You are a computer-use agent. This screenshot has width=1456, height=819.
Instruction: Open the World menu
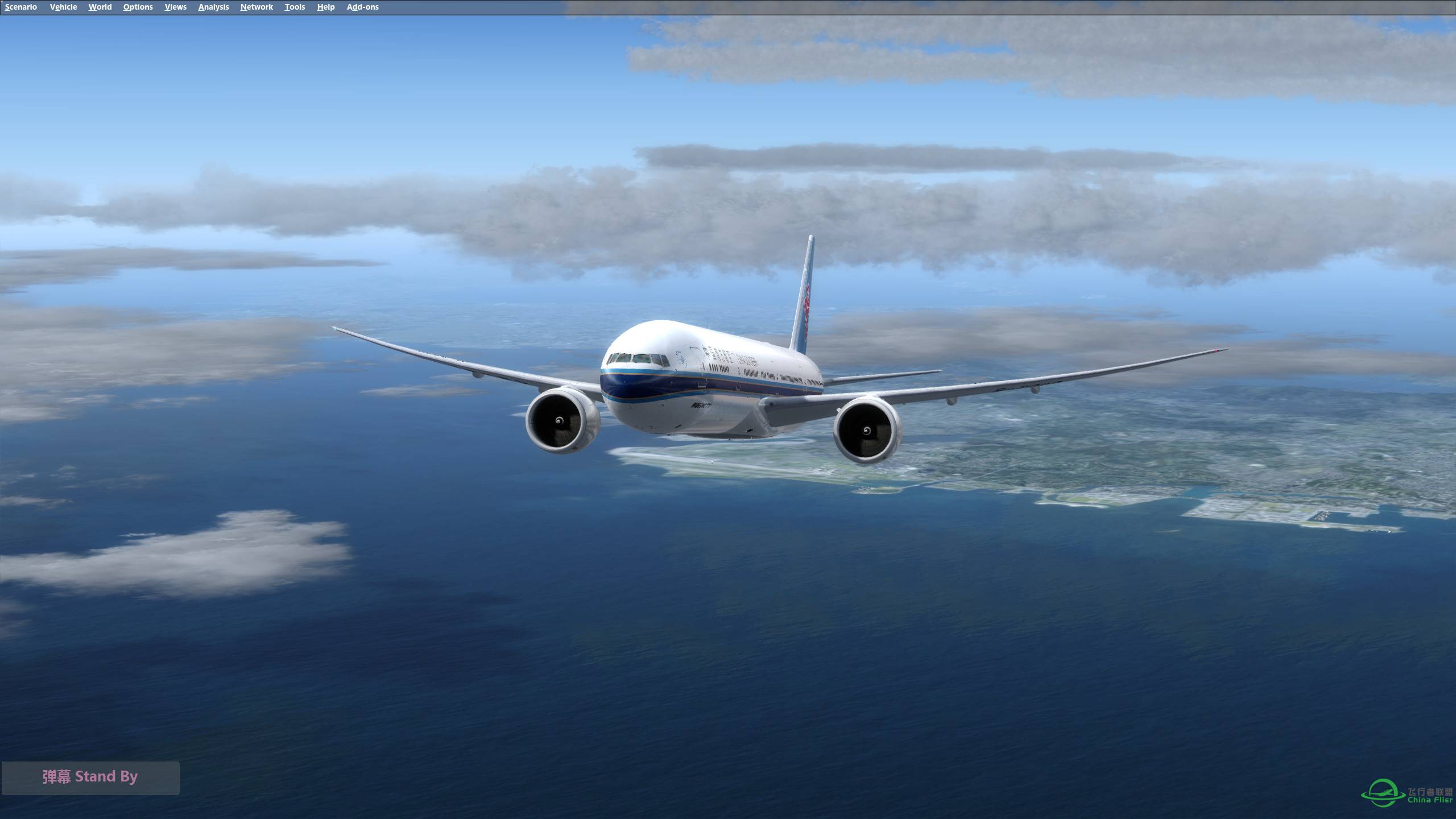tap(100, 7)
